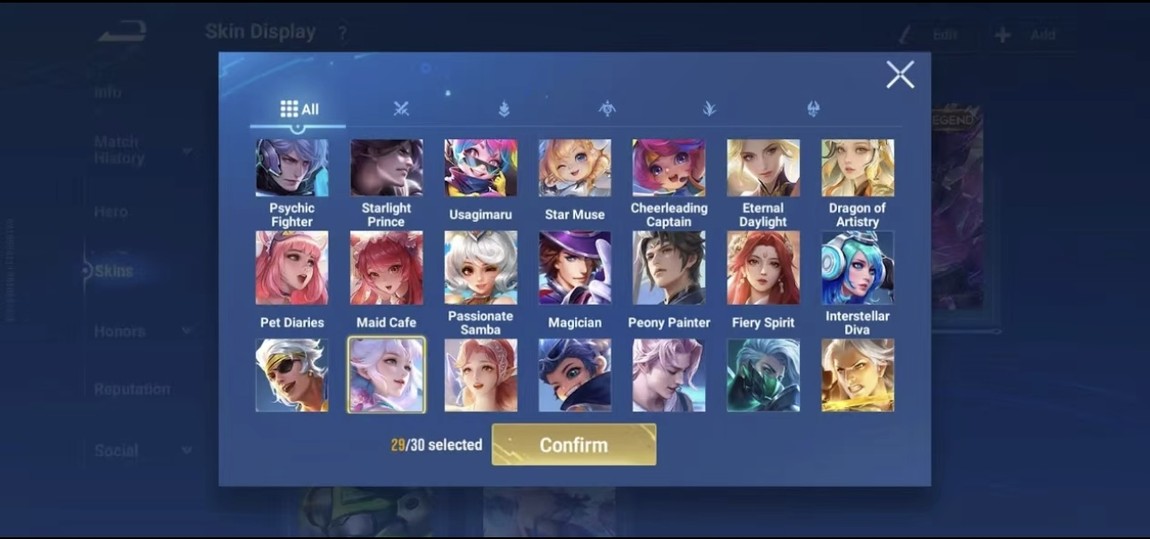Open the Skin Display help question mark
This screenshot has height=539, width=1150.
(x=342, y=34)
